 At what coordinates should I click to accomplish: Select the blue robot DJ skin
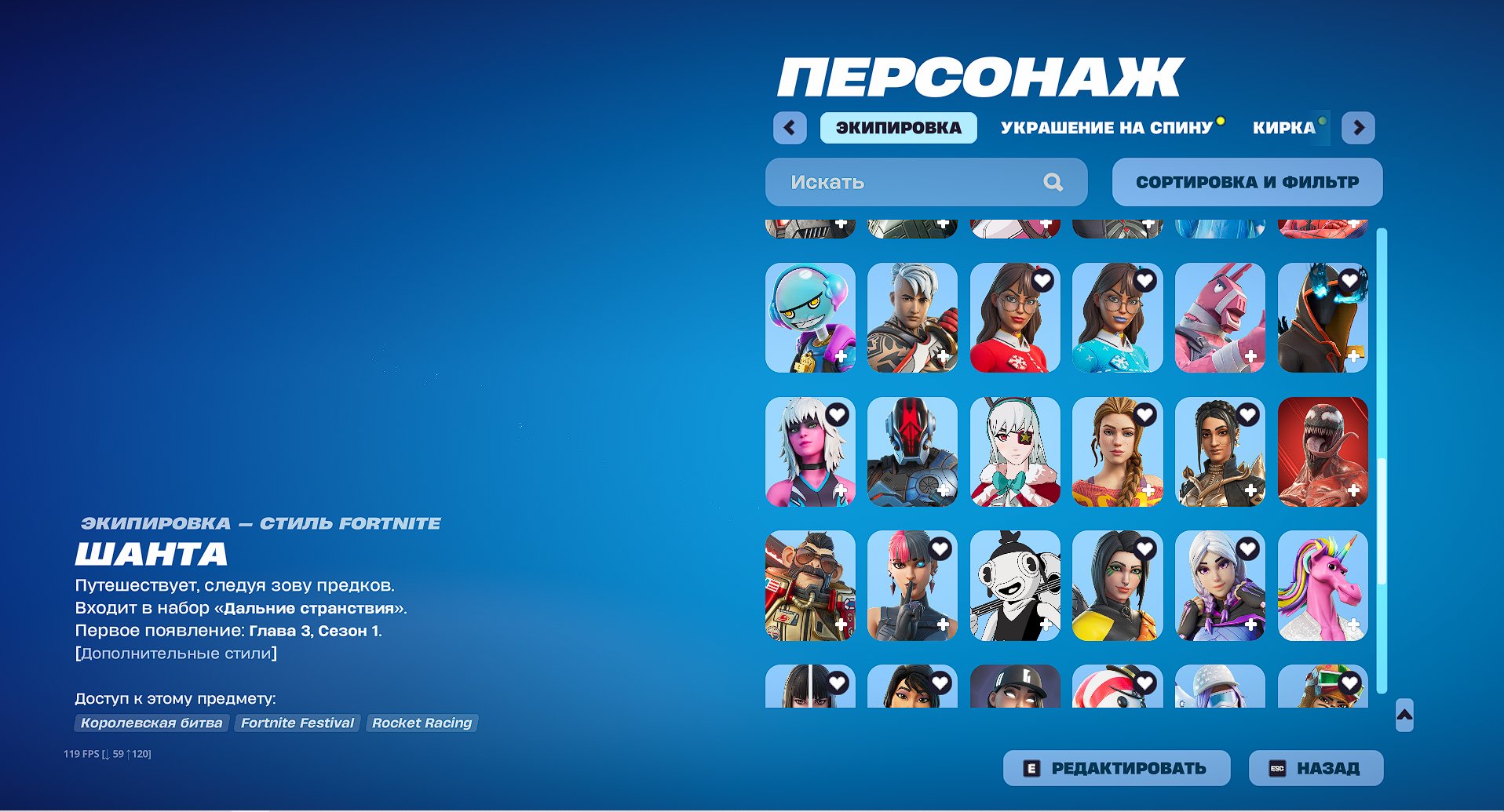tap(810, 317)
